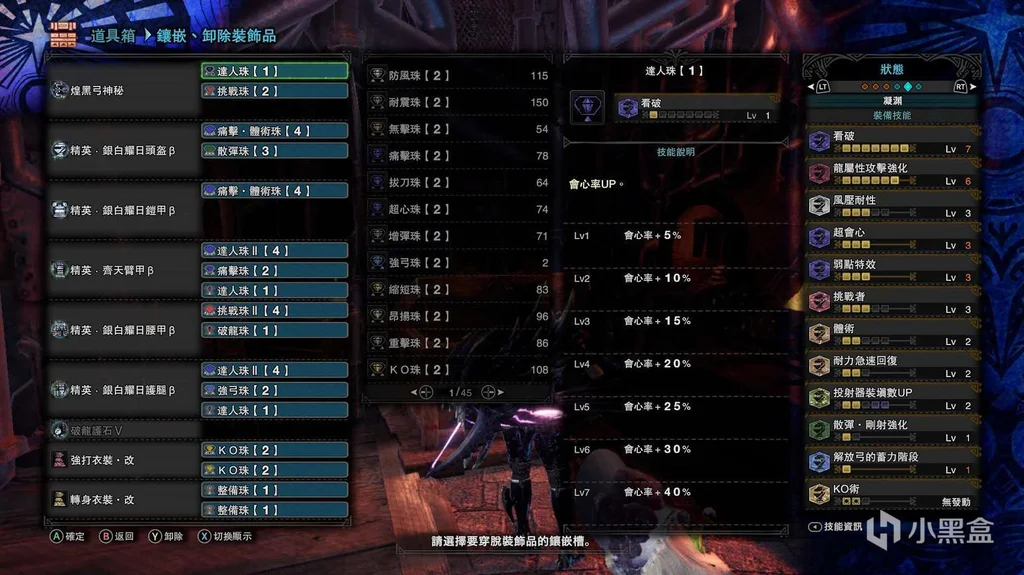Open the 耐力急速回復 skill entry
1024x575 pixels.
pyautogui.click(x=892, y=366)
